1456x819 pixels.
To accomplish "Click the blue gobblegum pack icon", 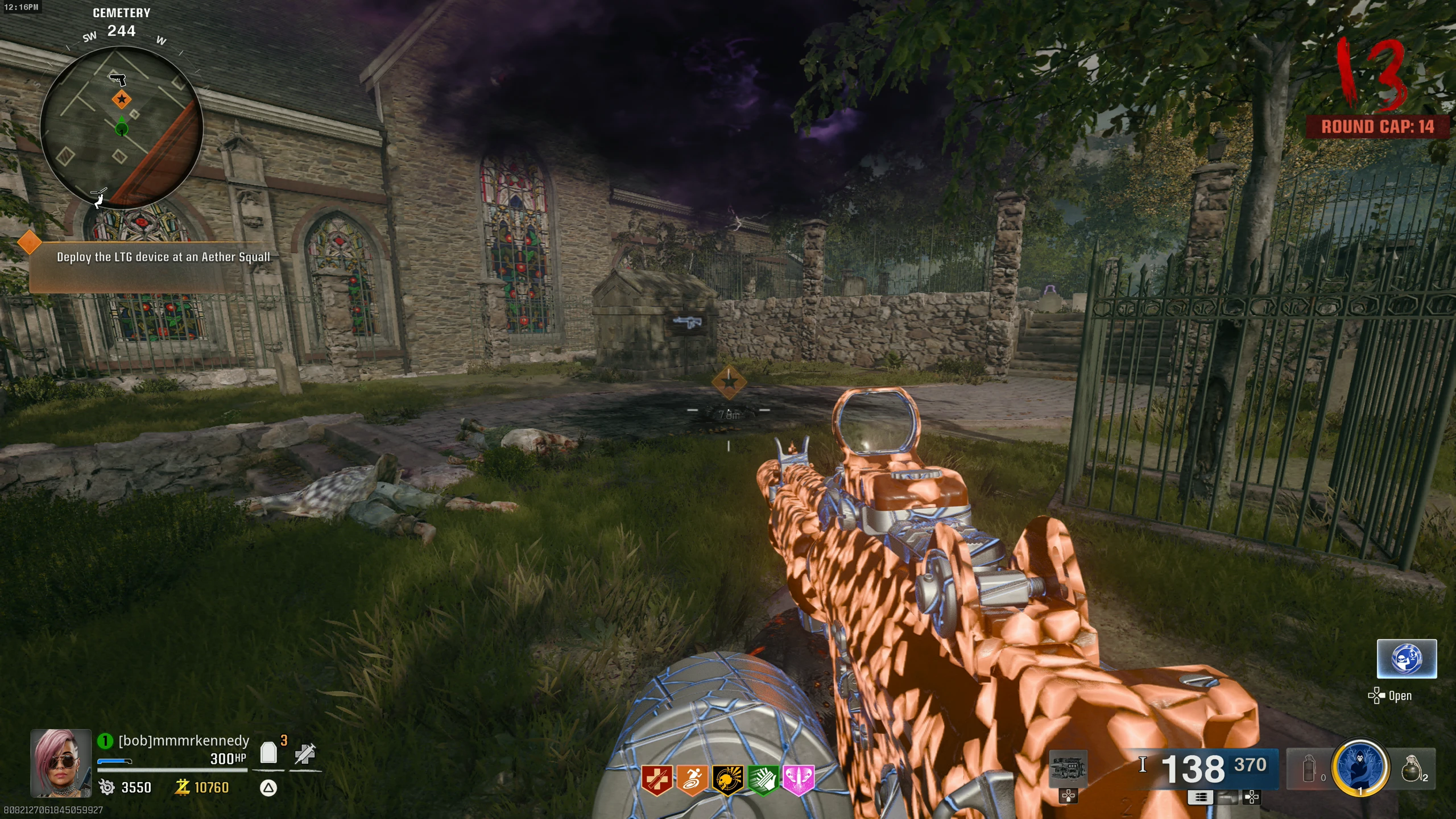I will tap(1407, 659).
